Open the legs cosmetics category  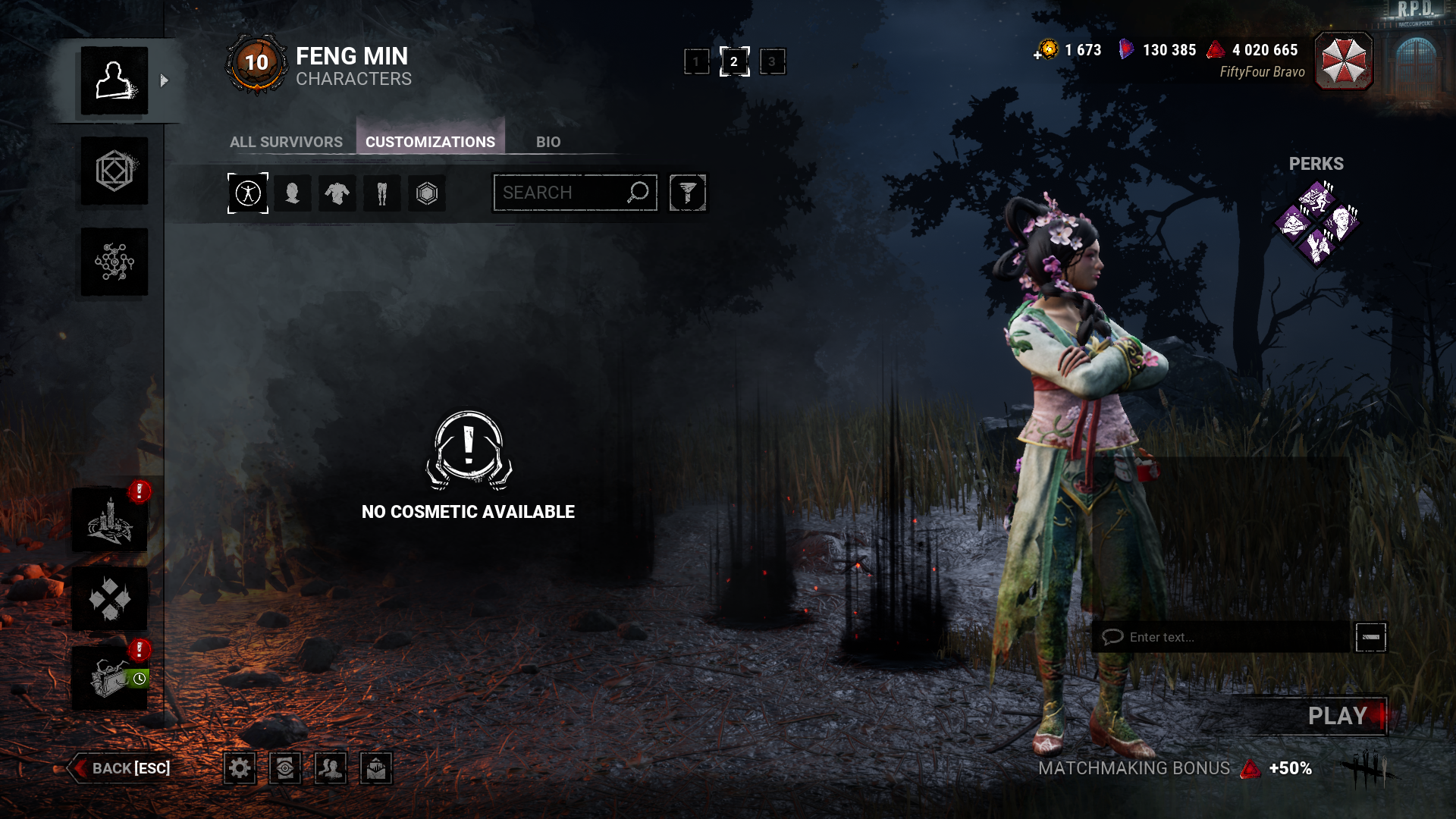381,193
